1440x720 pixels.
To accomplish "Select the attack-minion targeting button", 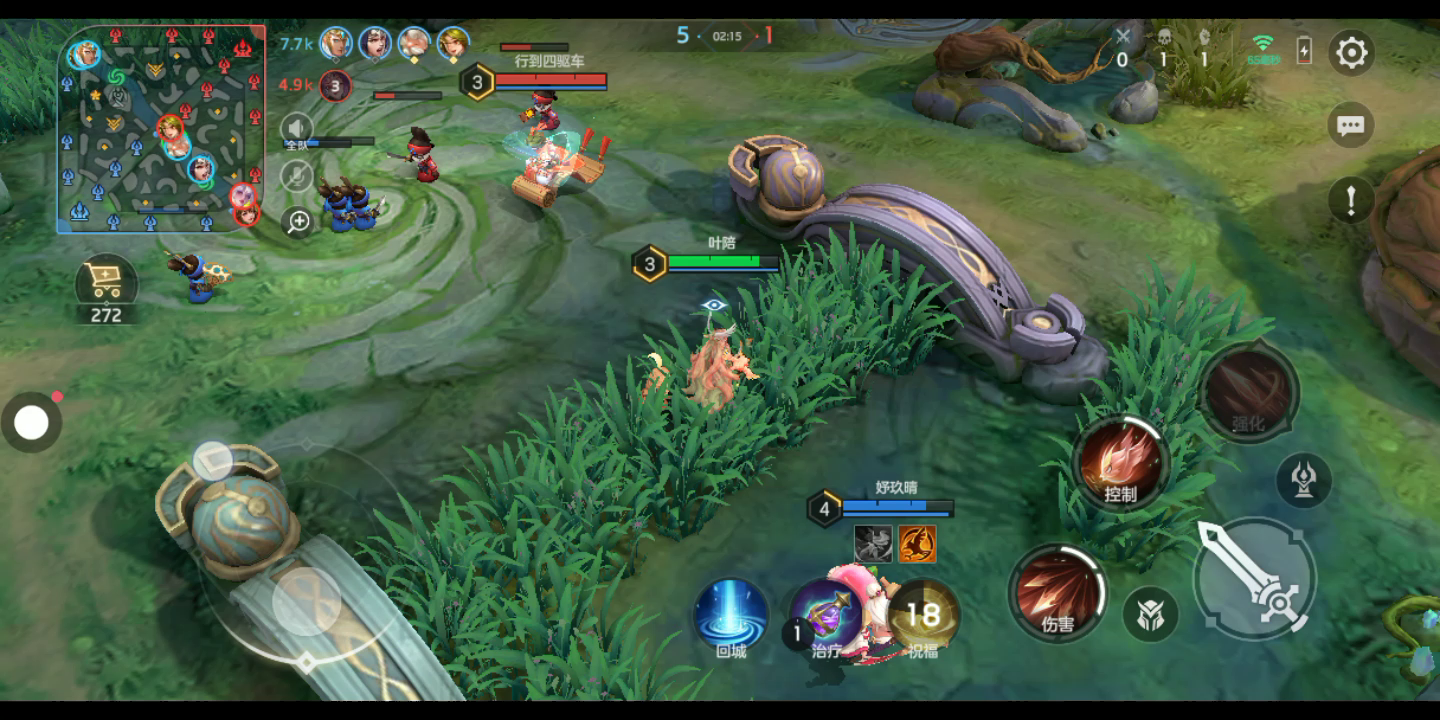I will click(x=1150, y=614).
